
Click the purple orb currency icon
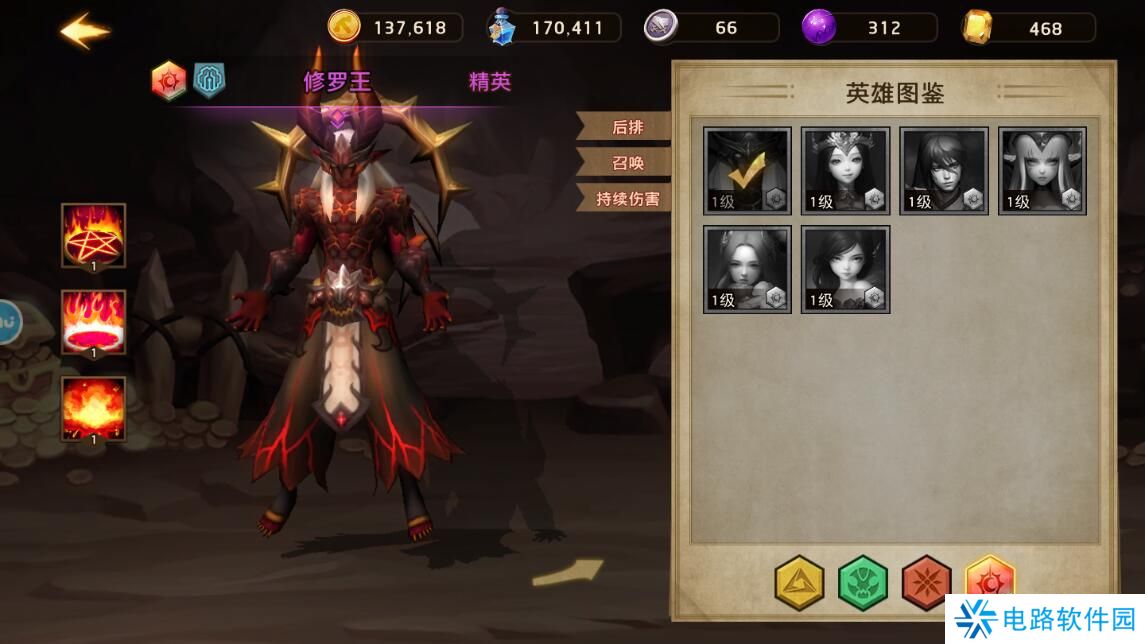click(x=819, y=27)
